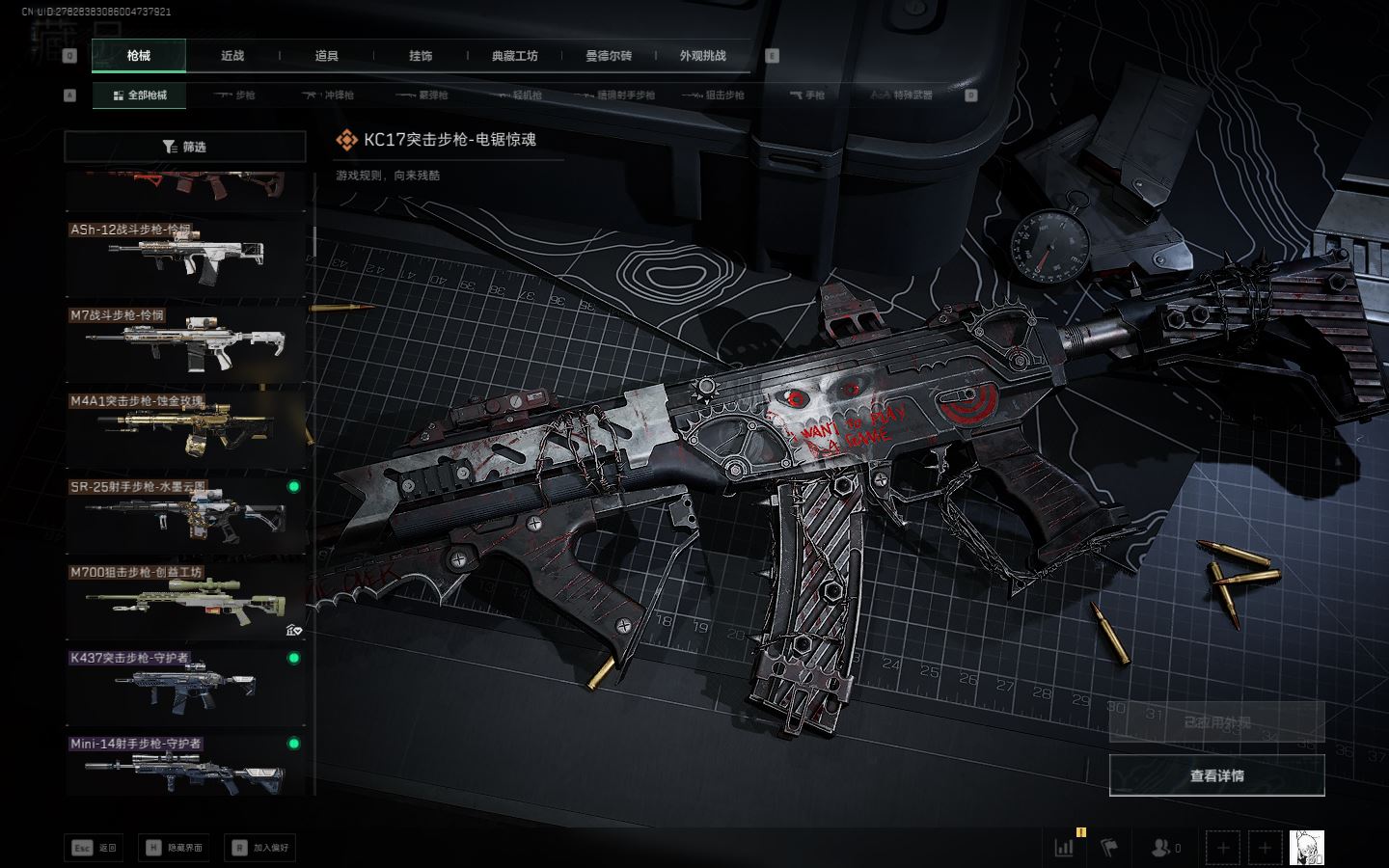
Task: Open the 筛选 filter button
Action: [185, 147]
